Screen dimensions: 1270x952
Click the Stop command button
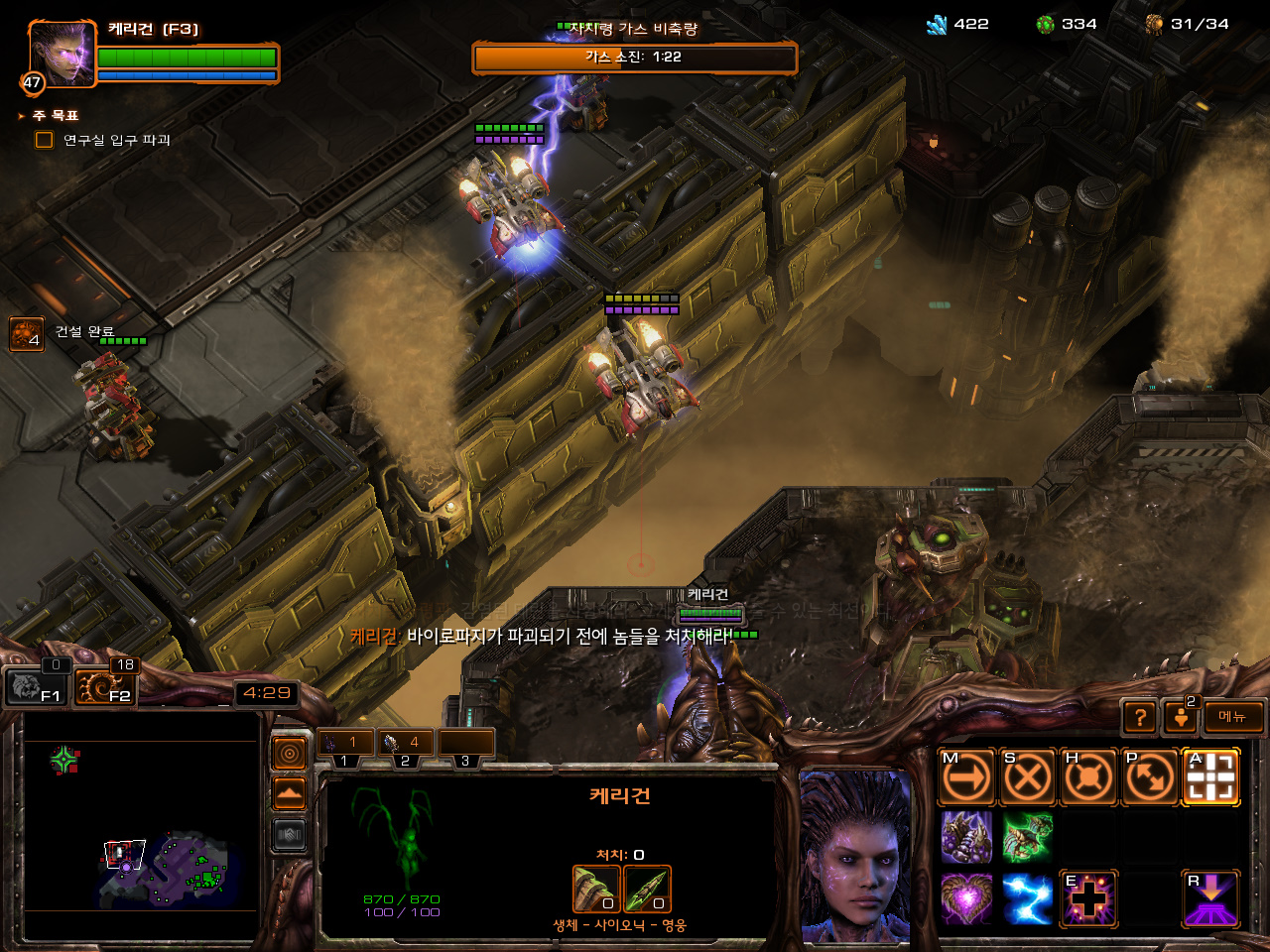tap(1027, 777)
